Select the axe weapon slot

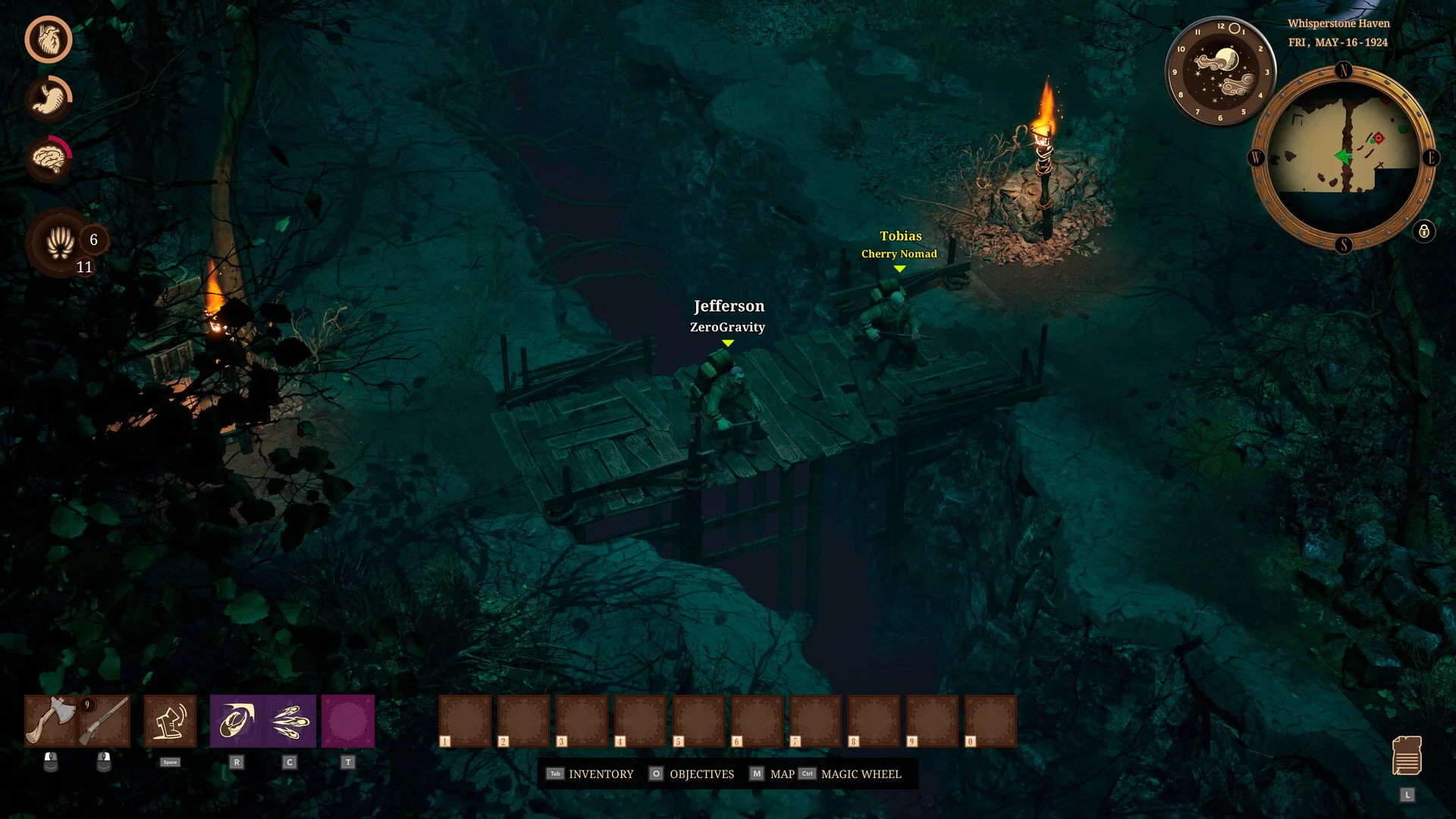[50, 720]
